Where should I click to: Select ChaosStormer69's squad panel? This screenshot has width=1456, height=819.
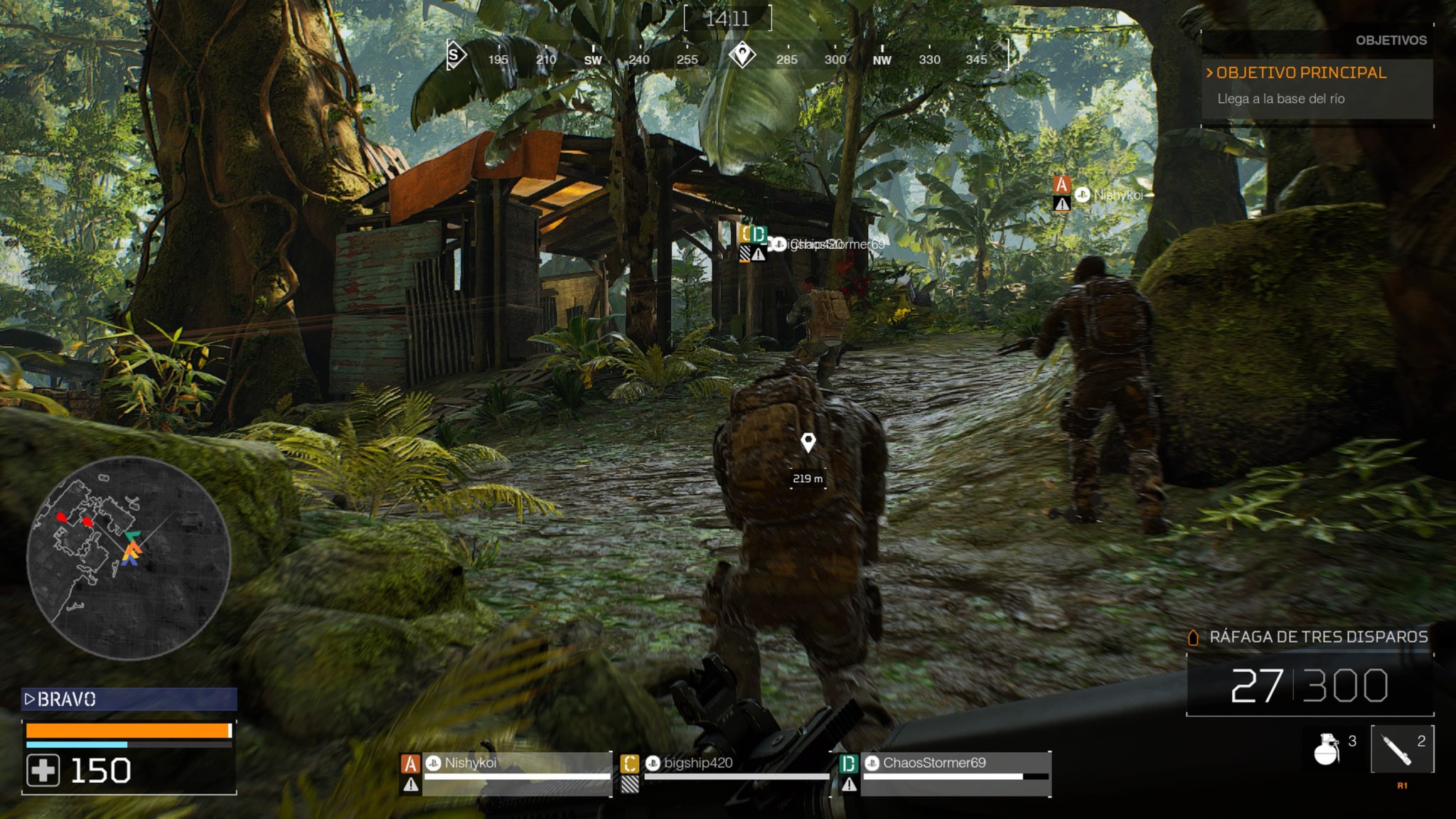point(946,773)
